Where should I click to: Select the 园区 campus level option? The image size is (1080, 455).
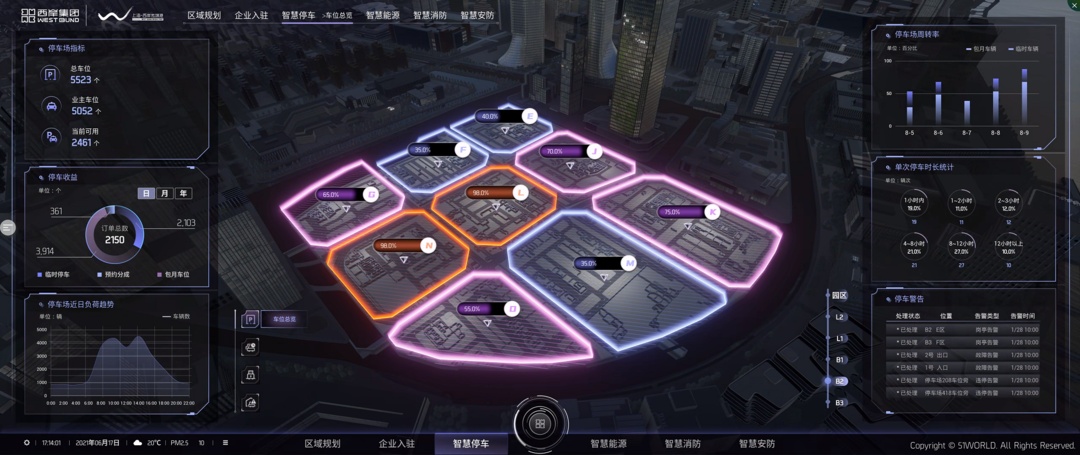tap(840, 296)
